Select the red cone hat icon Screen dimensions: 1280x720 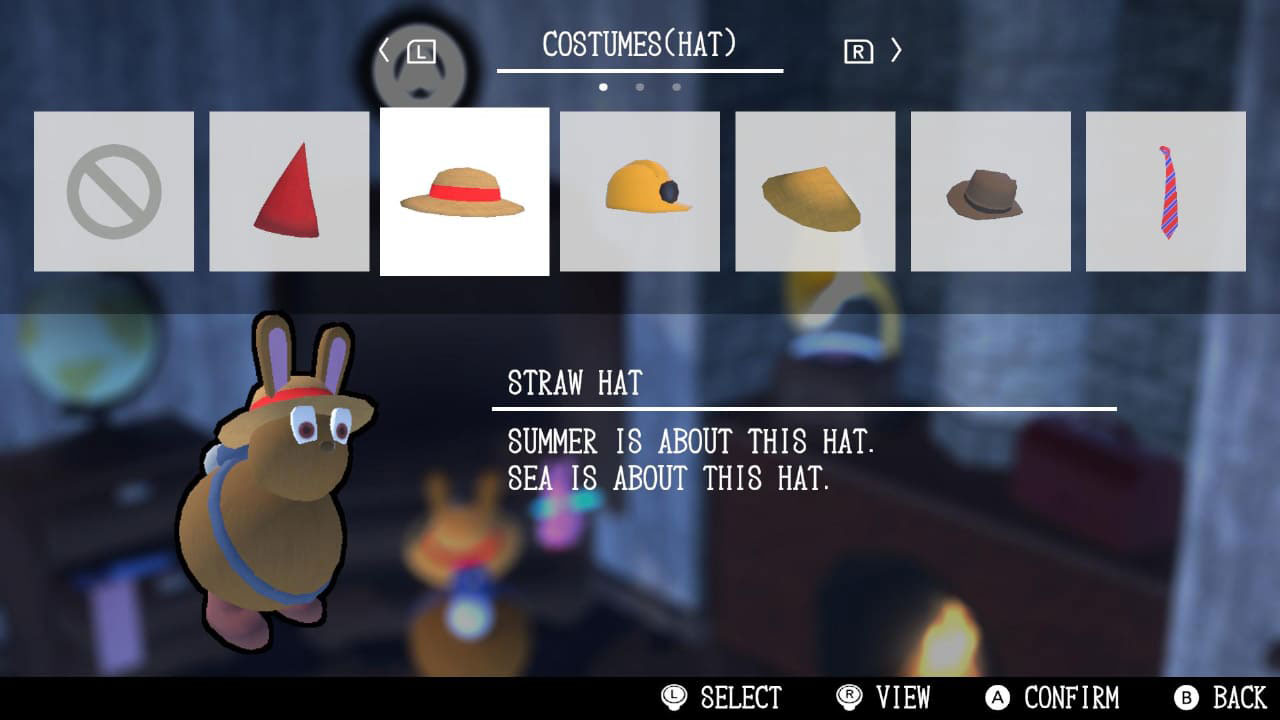coord(288,190)
